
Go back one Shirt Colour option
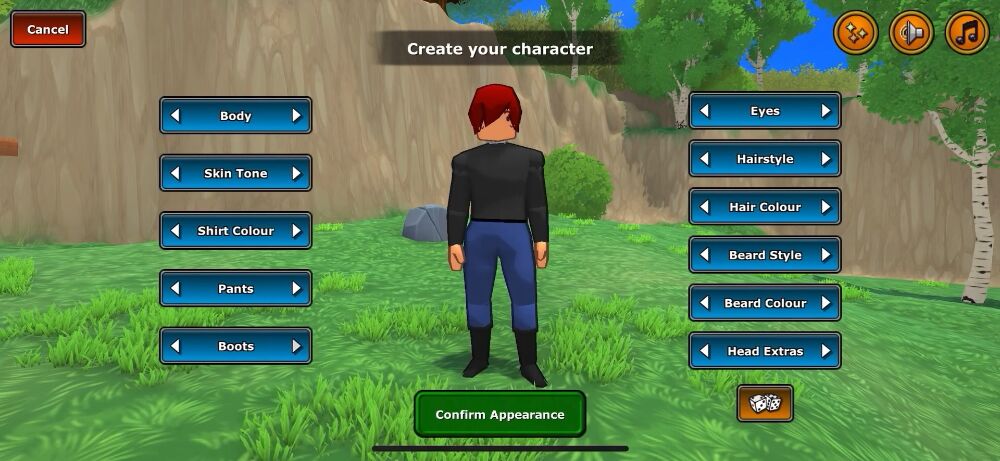click(176, 231)
